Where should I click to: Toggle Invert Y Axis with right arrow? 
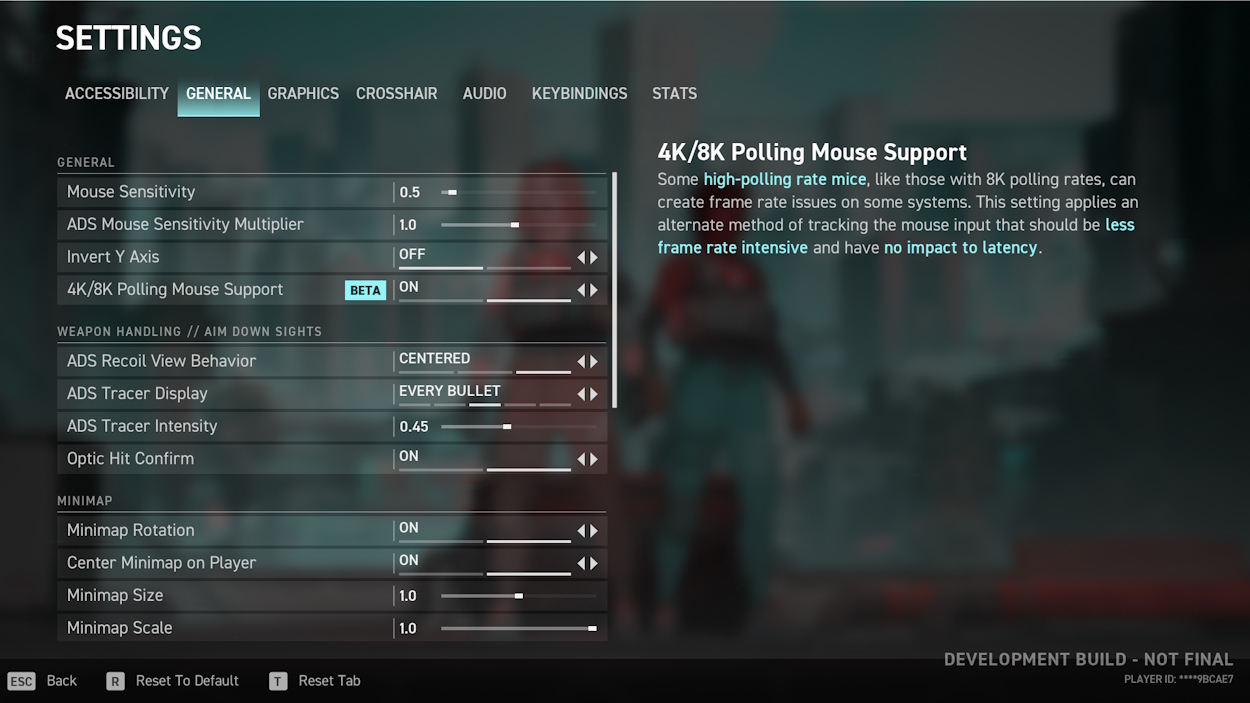(594, 258)
